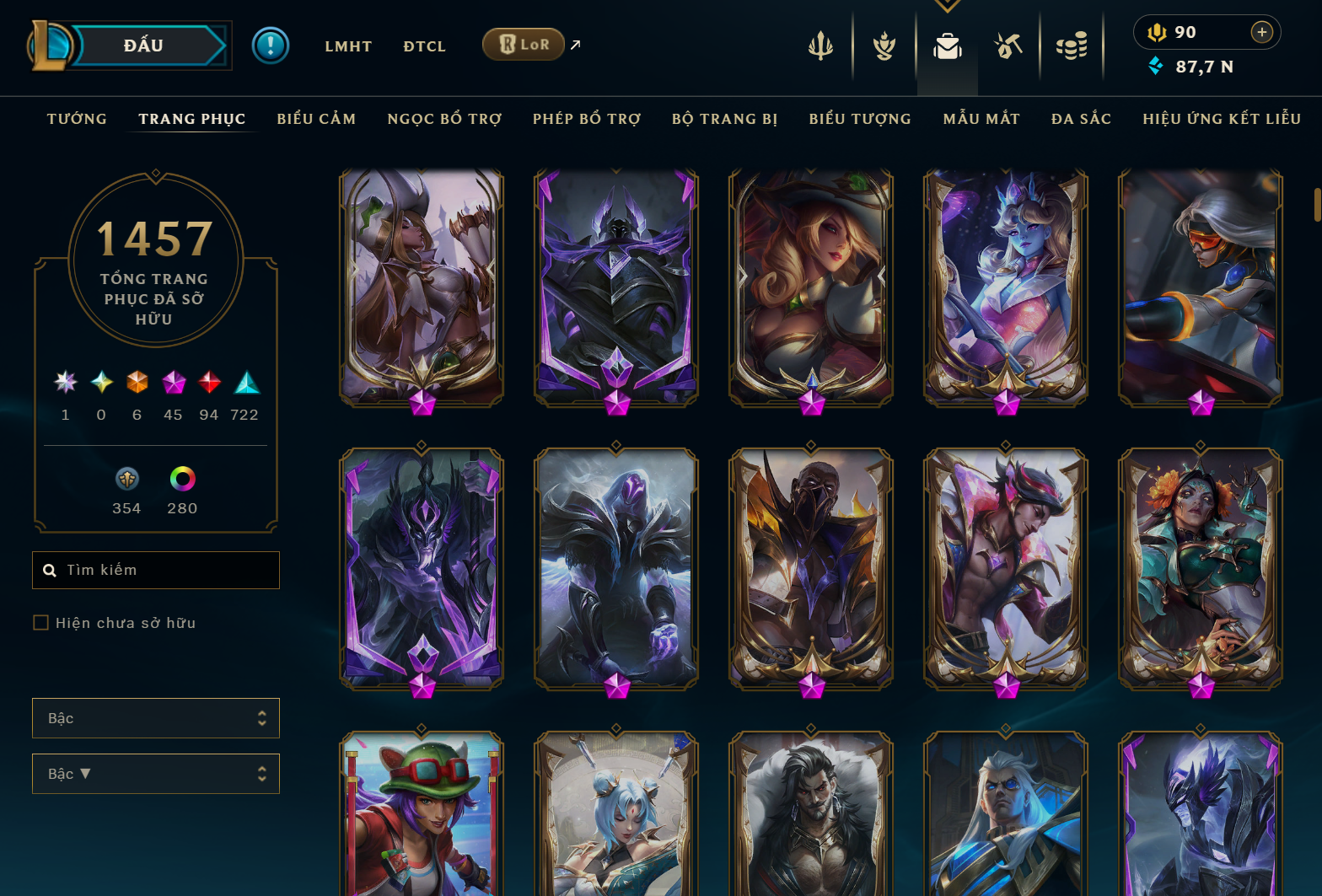Click the search magnifier in the filter box
This screenshot has height=896, width=1322.
tap(51, 570)
